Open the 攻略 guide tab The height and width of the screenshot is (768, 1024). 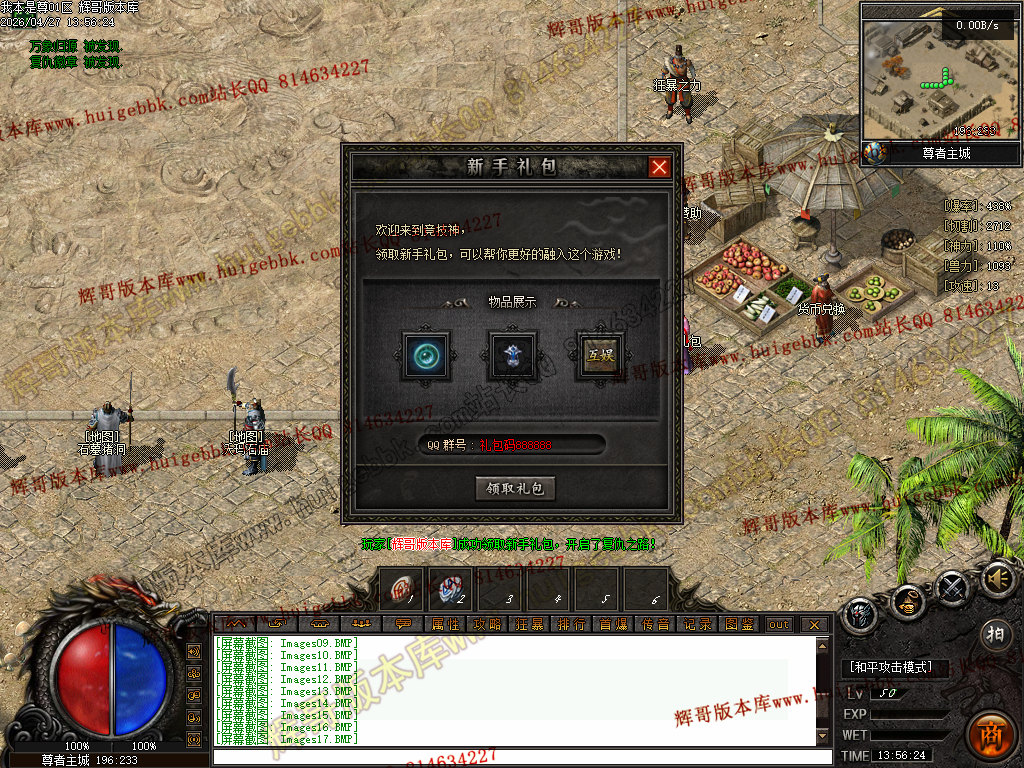[x=487, y=624]
